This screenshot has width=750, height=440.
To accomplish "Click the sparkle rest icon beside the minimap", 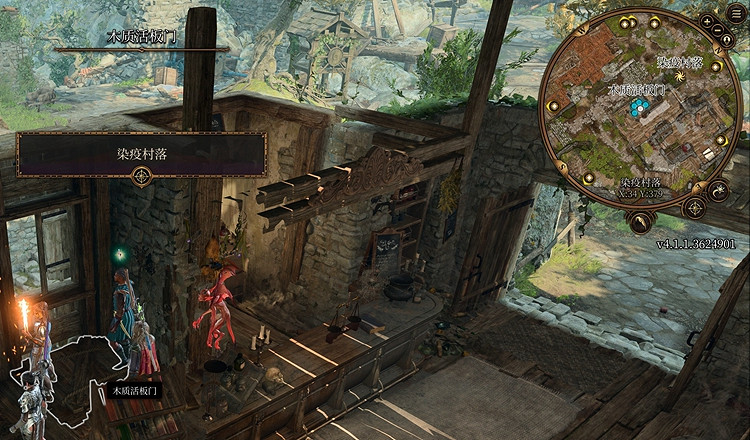I will point(718,190).
